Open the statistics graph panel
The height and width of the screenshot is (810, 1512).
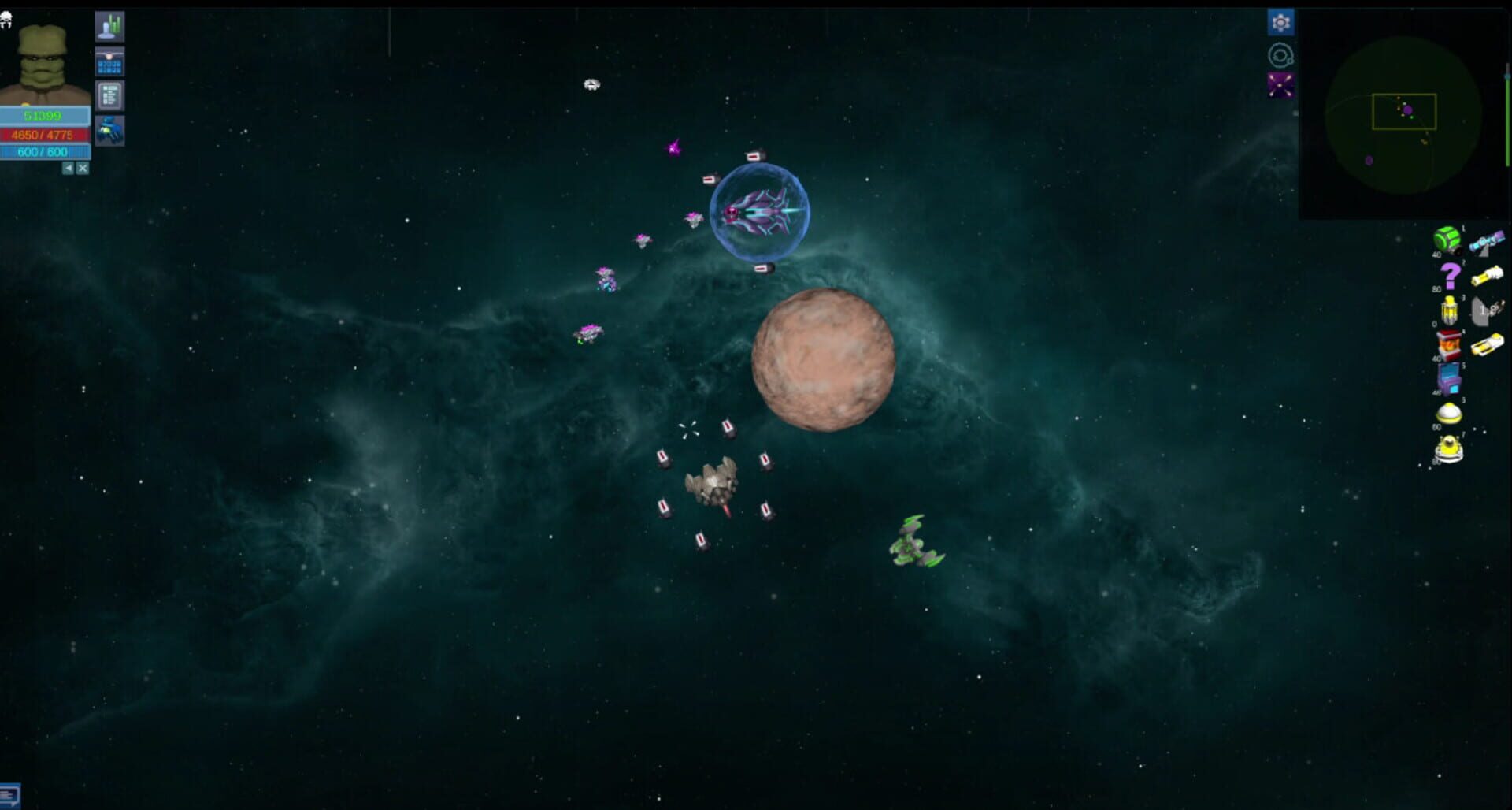pyautogui.click(x=110, y=27)
